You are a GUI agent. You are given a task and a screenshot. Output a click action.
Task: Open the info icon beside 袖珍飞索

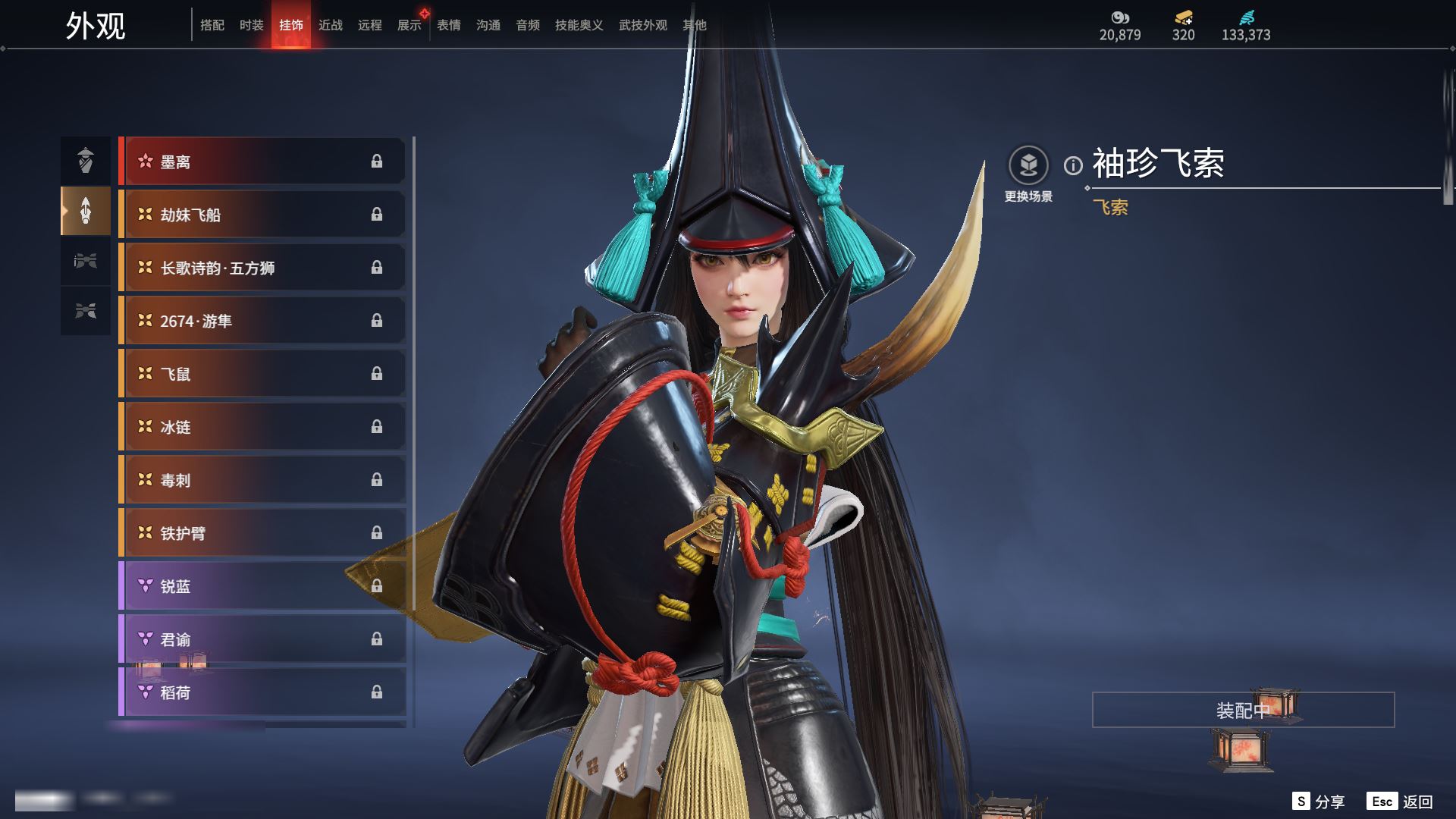pyautogui.click(x=1073, y=165)
